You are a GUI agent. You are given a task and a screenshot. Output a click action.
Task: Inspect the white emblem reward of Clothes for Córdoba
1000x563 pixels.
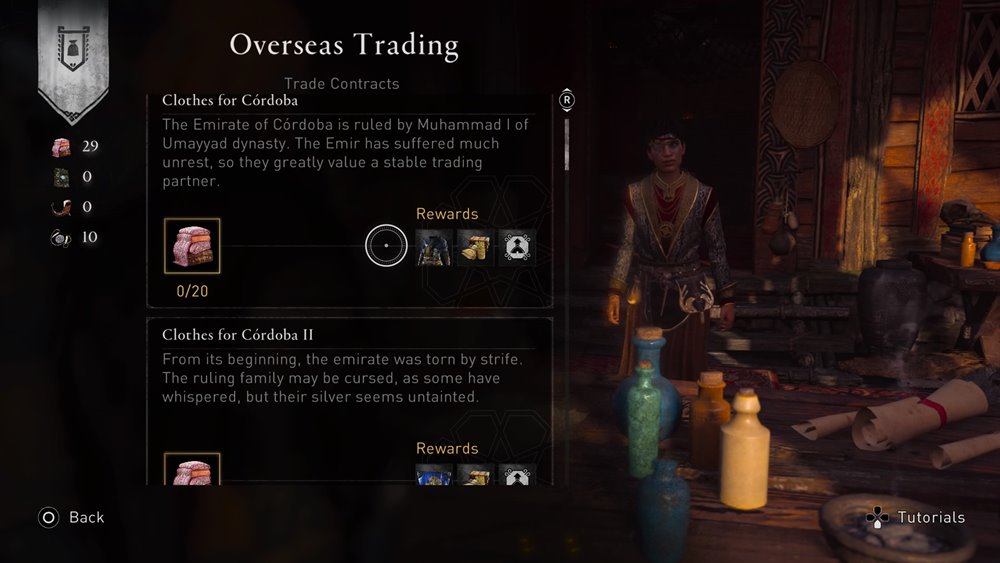(517, 247)
